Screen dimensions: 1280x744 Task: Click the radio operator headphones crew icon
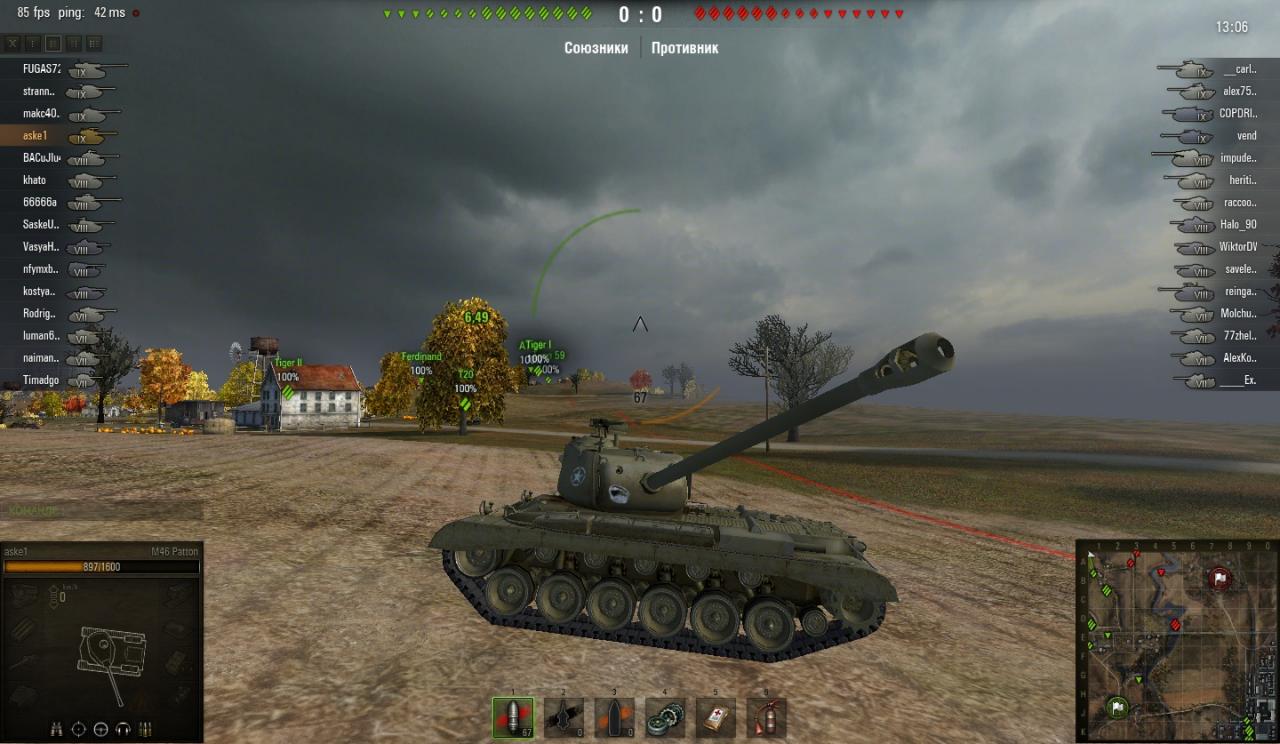tap(123, 729)
